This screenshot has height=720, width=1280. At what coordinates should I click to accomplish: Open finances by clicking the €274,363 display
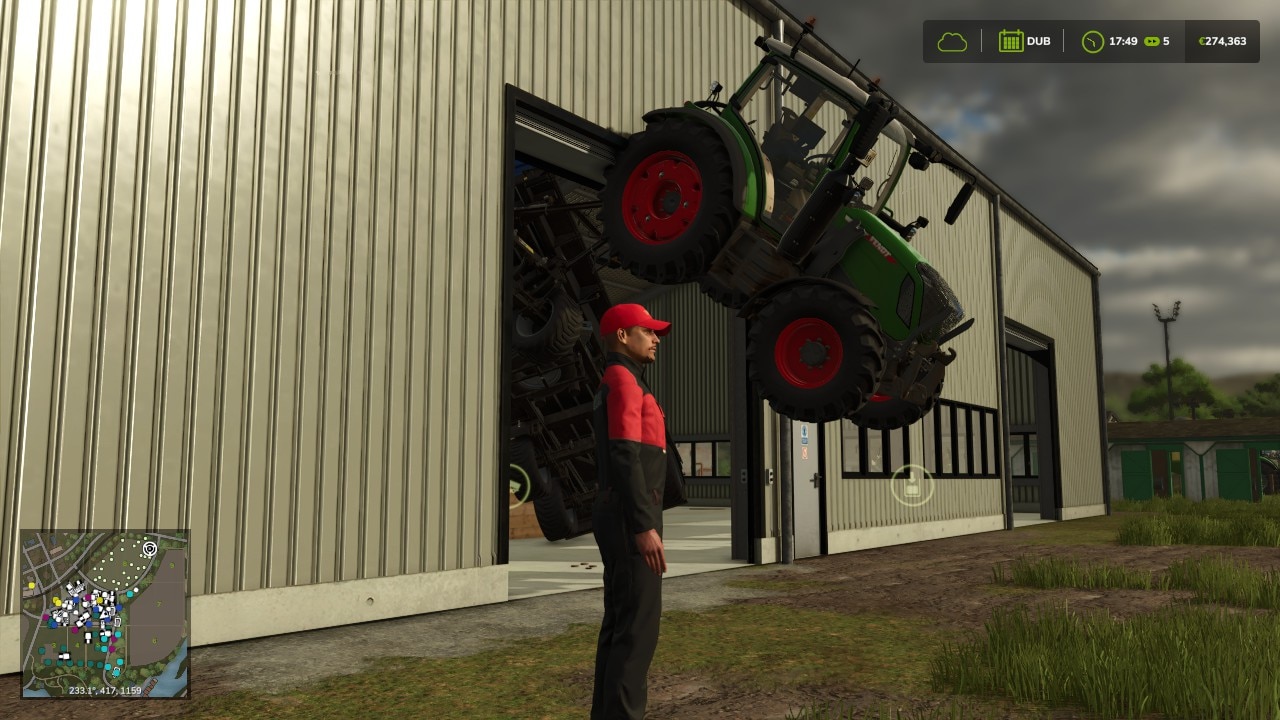point(1220,41)
